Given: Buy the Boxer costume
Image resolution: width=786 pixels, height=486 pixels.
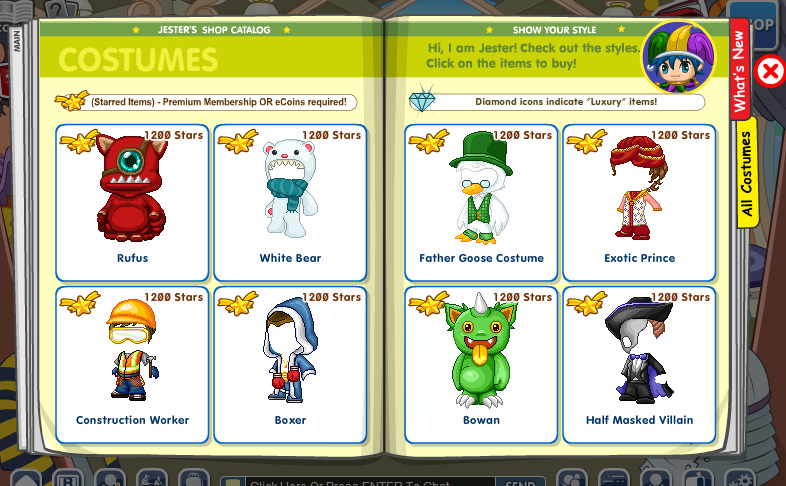Looking at the screenshot, I should coord(290,364).
